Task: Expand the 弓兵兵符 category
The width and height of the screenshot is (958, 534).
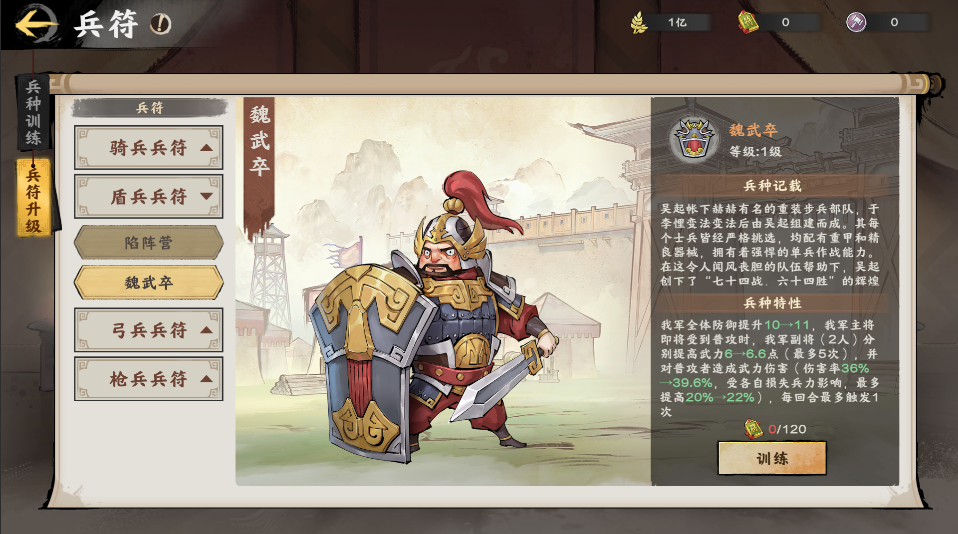Action: tap(148, 330)
